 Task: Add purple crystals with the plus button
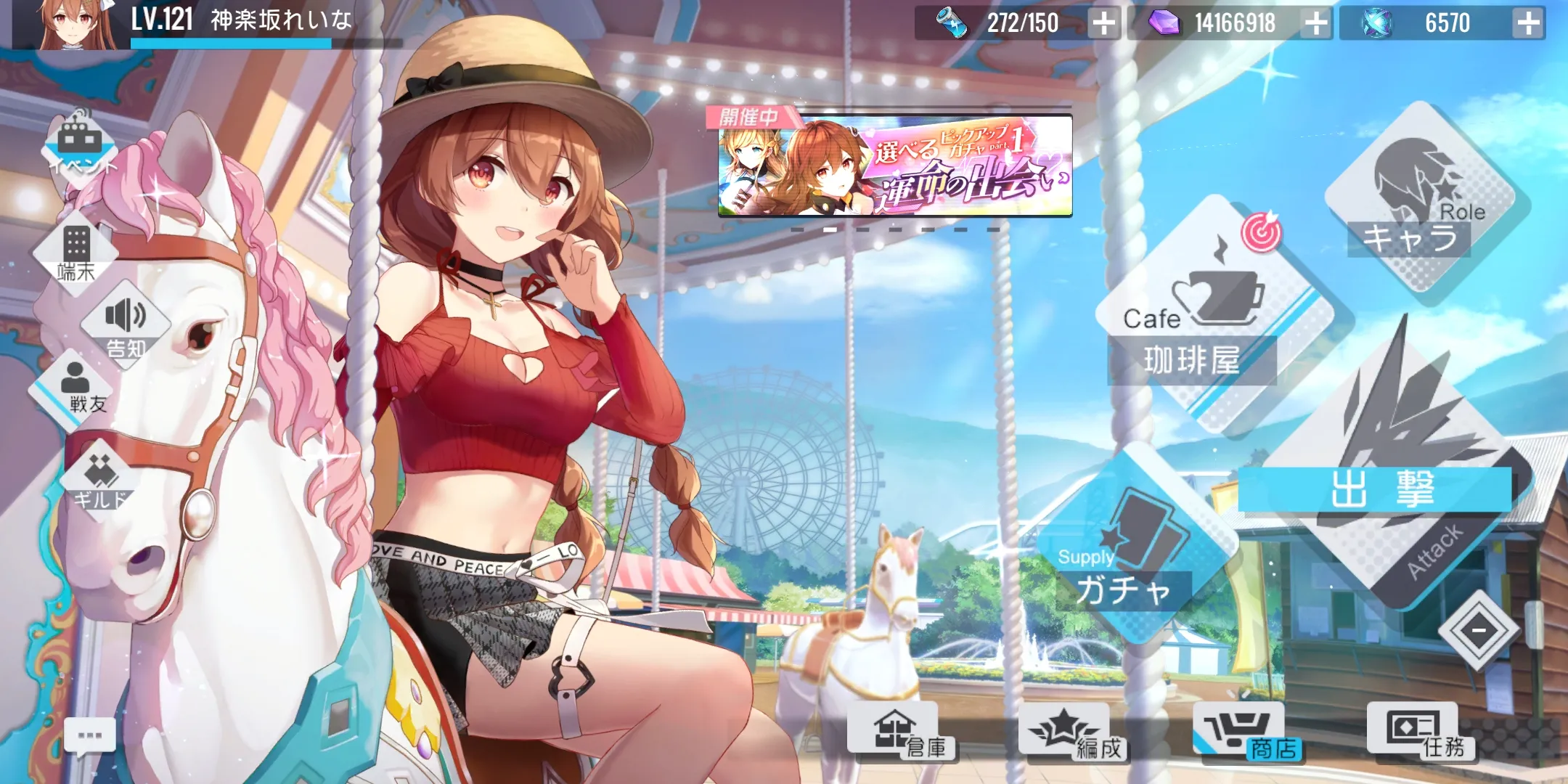pos(1315,23)
